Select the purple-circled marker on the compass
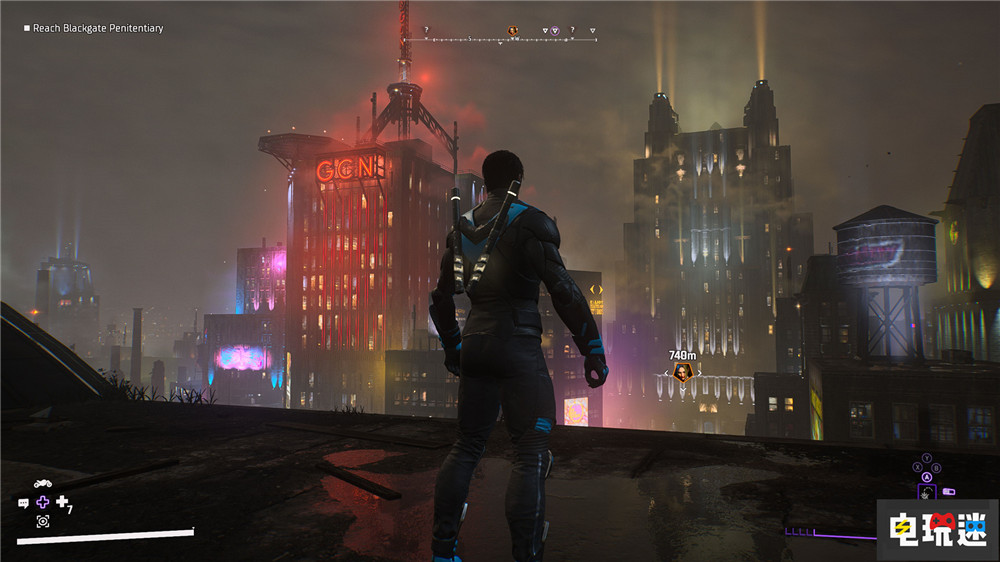The width and height of the screenshot is (1000, 562). pos(556,31)
